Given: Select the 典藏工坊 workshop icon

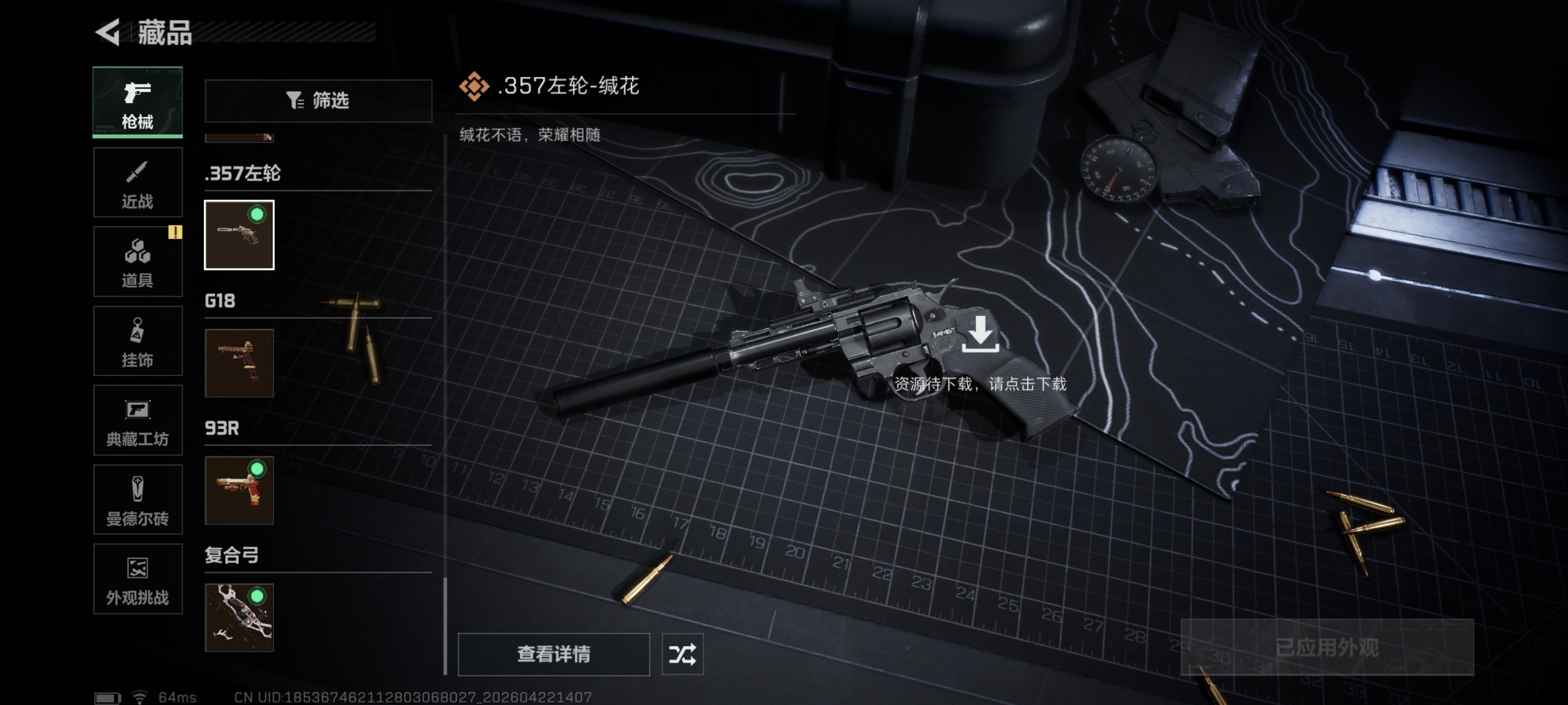Looking at the screenshot, I should [137, 420].
